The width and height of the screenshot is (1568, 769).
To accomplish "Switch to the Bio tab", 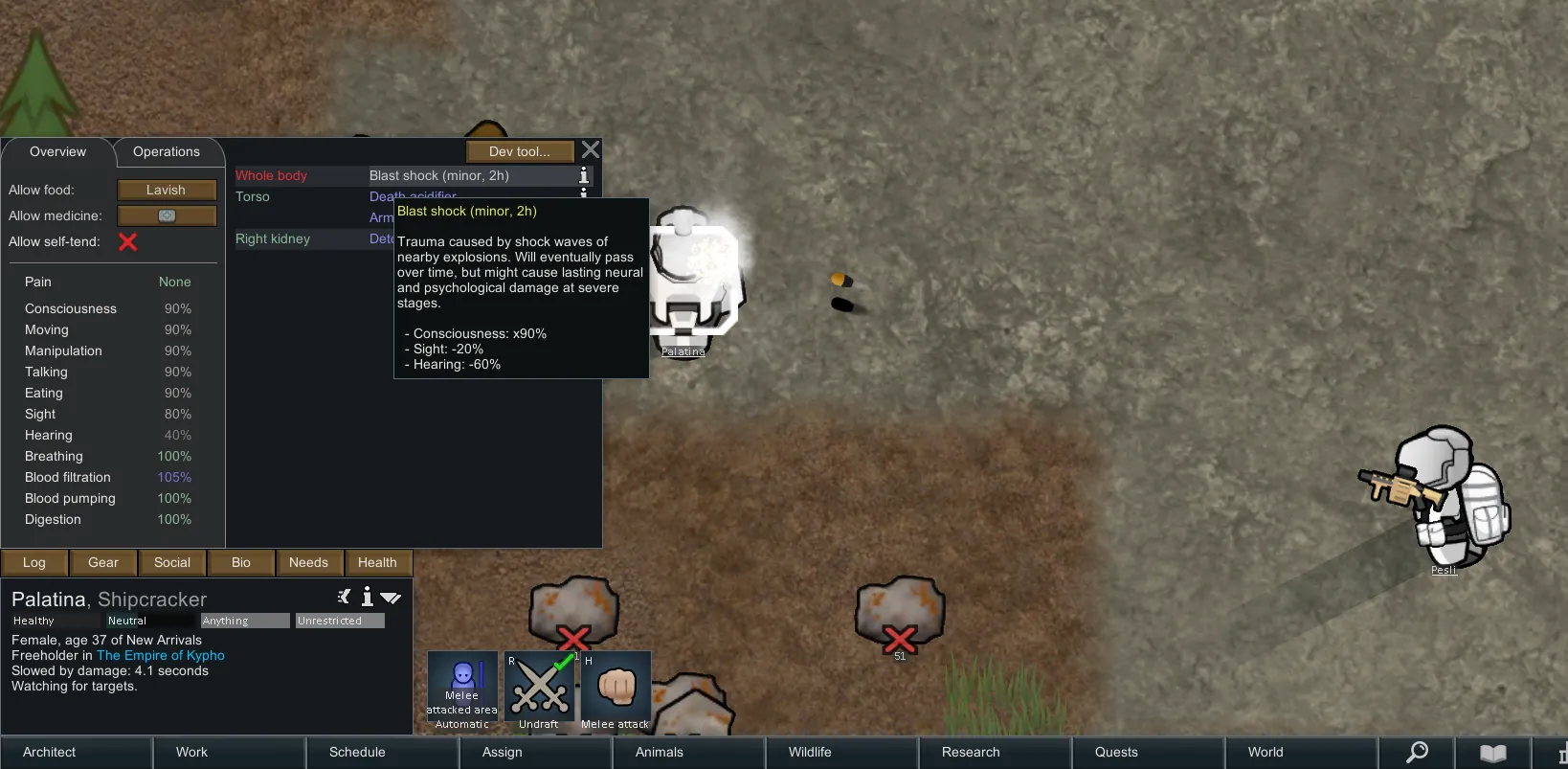I will tap(241, 563).
